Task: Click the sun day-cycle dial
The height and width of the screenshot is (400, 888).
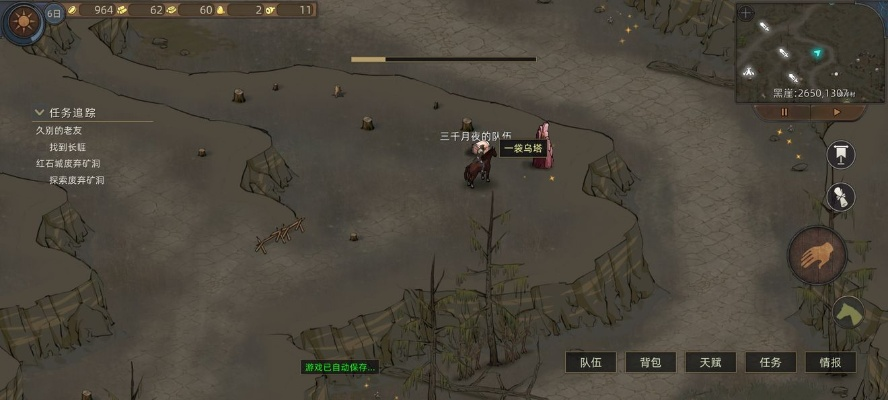Action: click(22, 20)
